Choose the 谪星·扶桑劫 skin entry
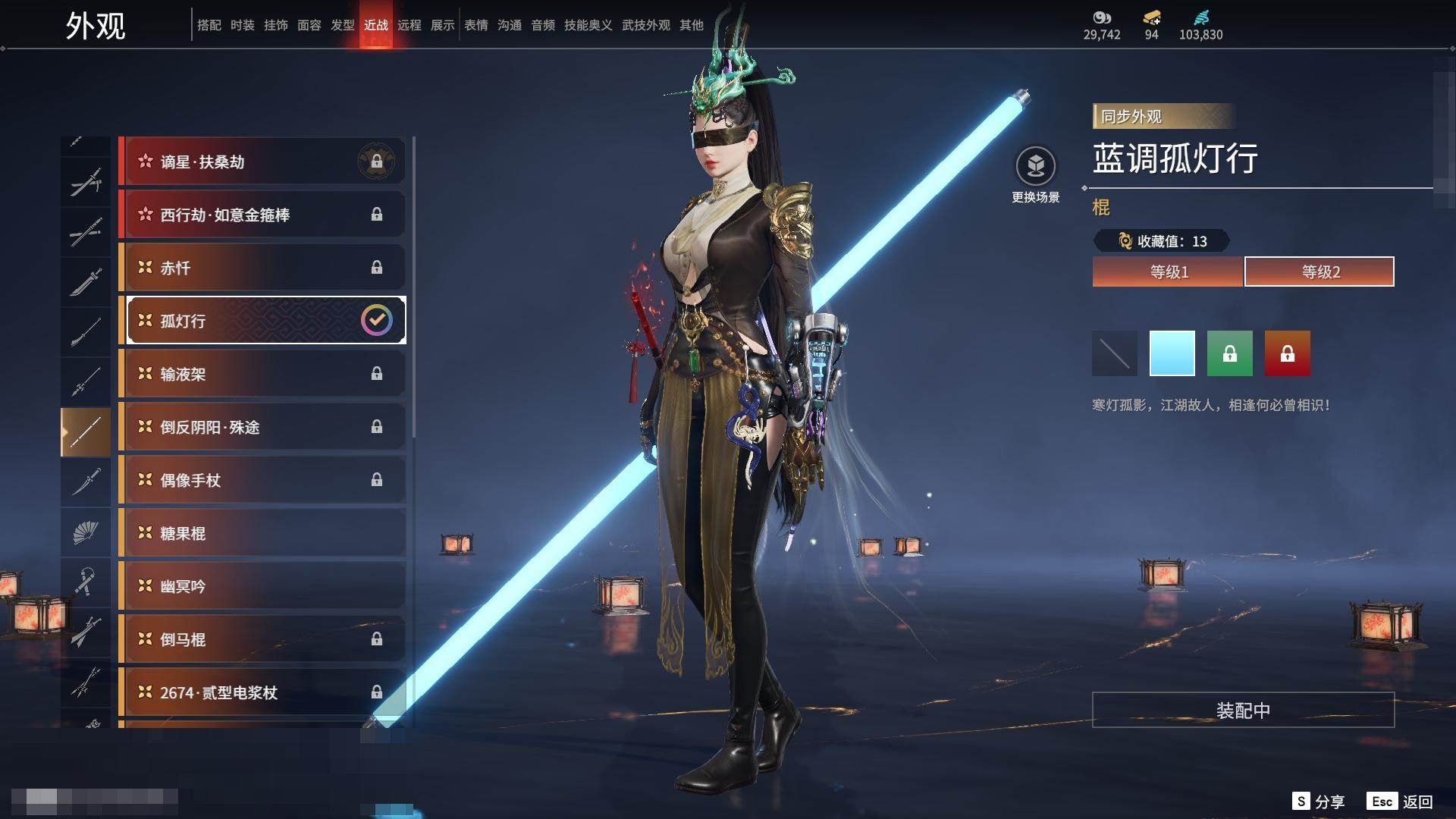The width and height of the screenshot is (1456, 819). point(262,162)
